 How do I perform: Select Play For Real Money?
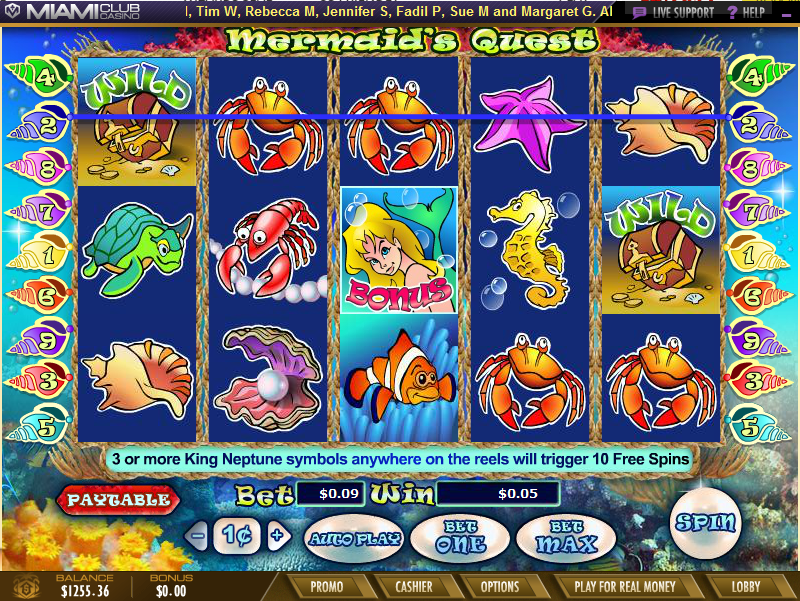pyautogui.click(x=625, y=587)
